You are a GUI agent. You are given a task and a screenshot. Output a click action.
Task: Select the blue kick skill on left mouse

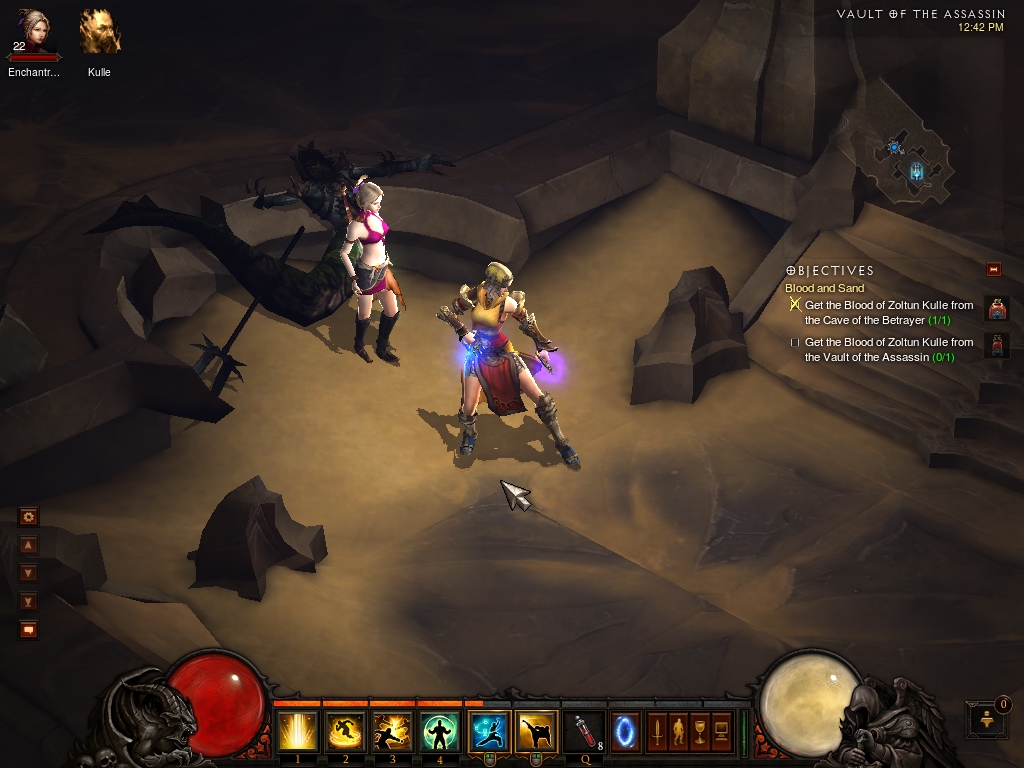(x=489, y=732)
